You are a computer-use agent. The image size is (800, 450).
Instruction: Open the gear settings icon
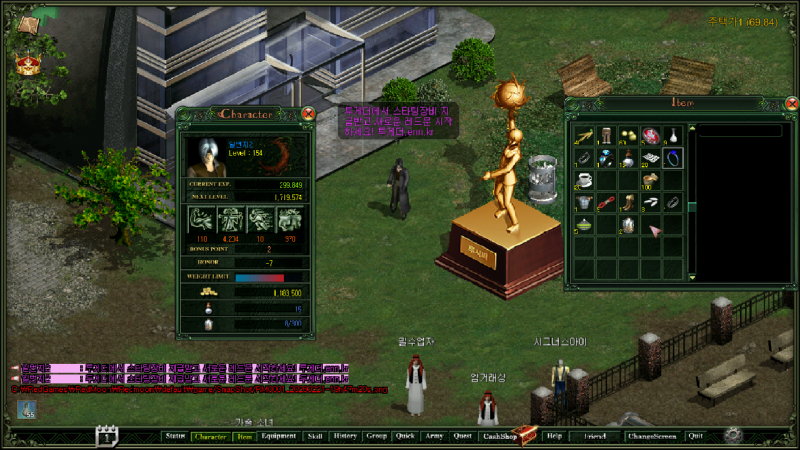point(733,435)
